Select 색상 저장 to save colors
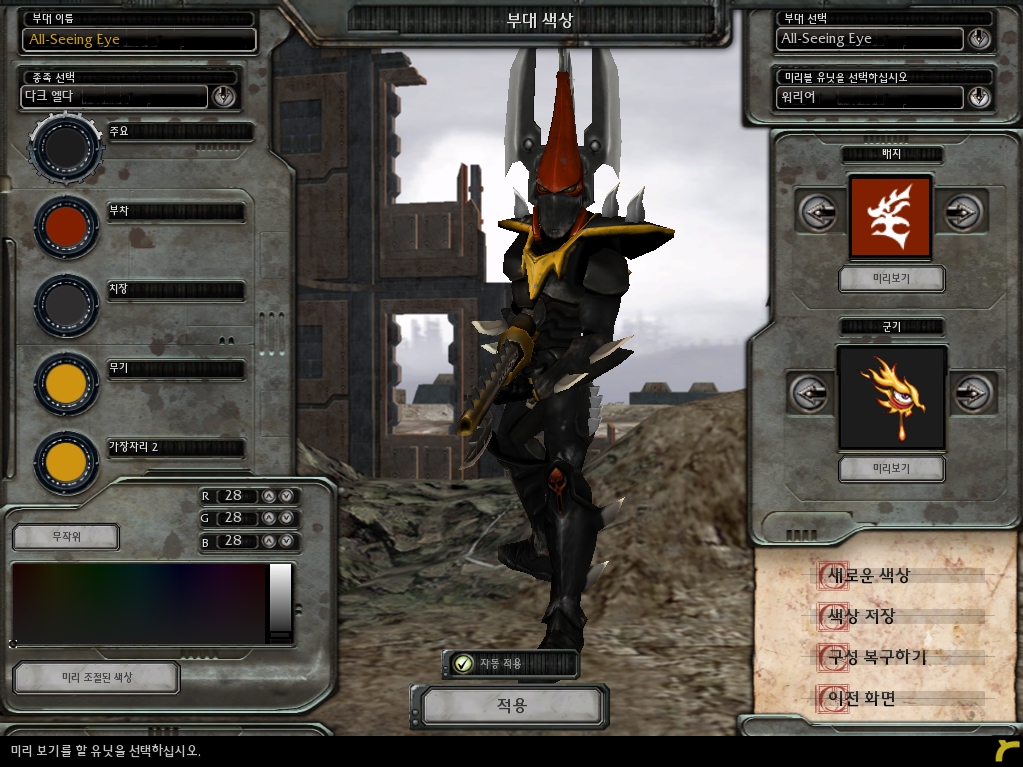This screenshot has width=1023, height=767. pyautogui.click(x=857, y=616)
